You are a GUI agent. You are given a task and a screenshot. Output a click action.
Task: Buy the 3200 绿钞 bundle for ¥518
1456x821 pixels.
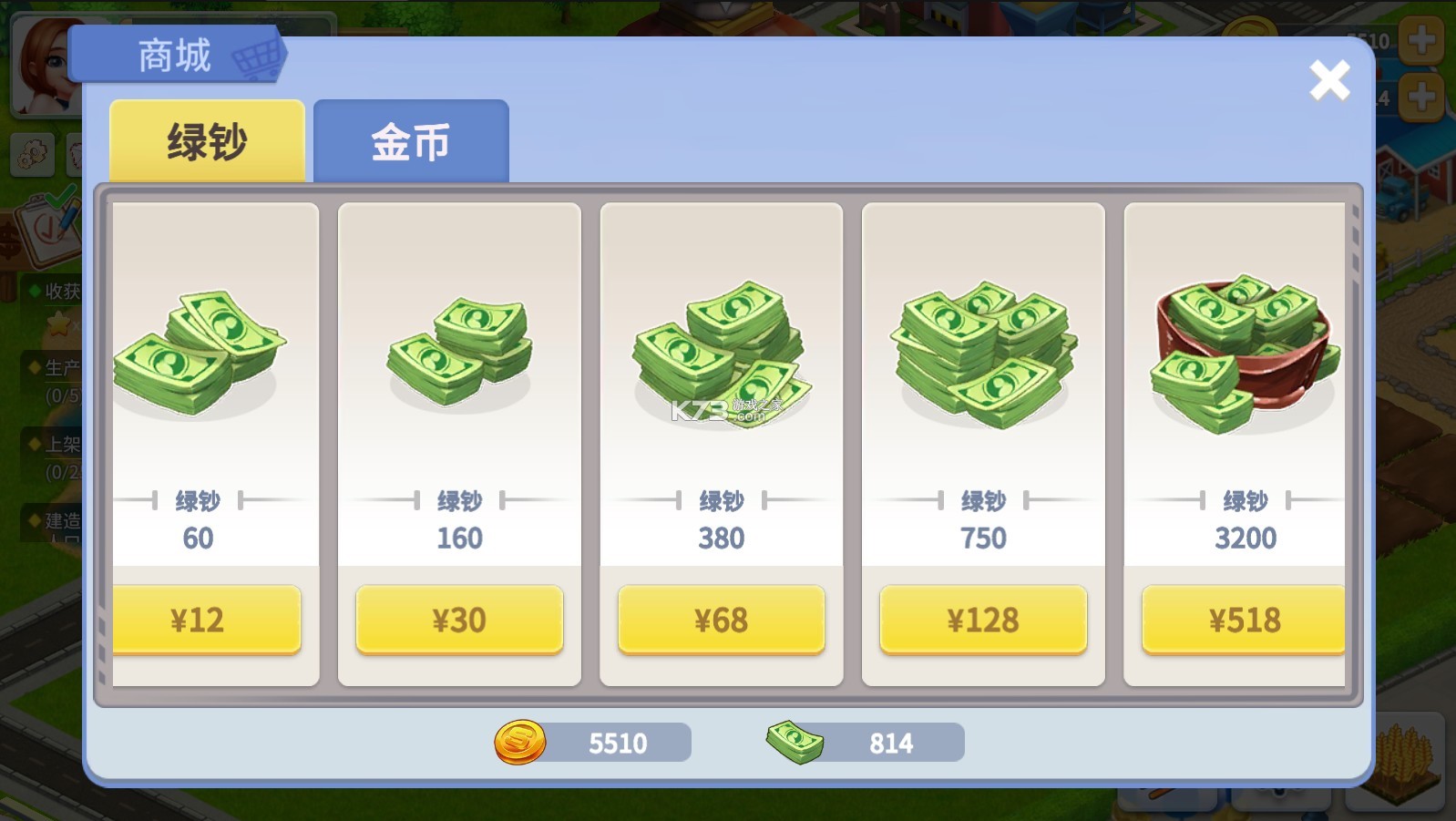coord(1243,620)
